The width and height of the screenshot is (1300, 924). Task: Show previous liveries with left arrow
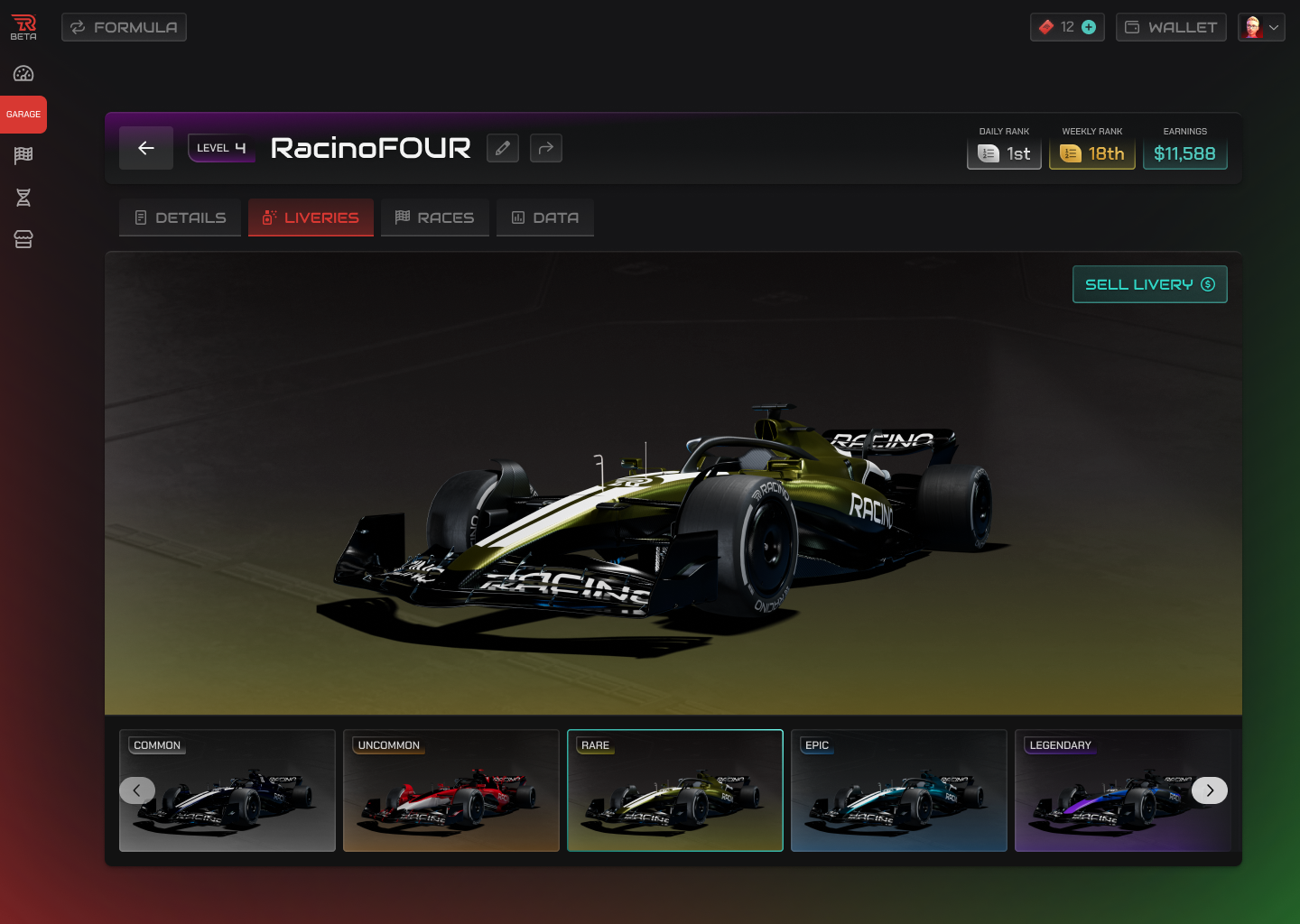tap(137, 790)
